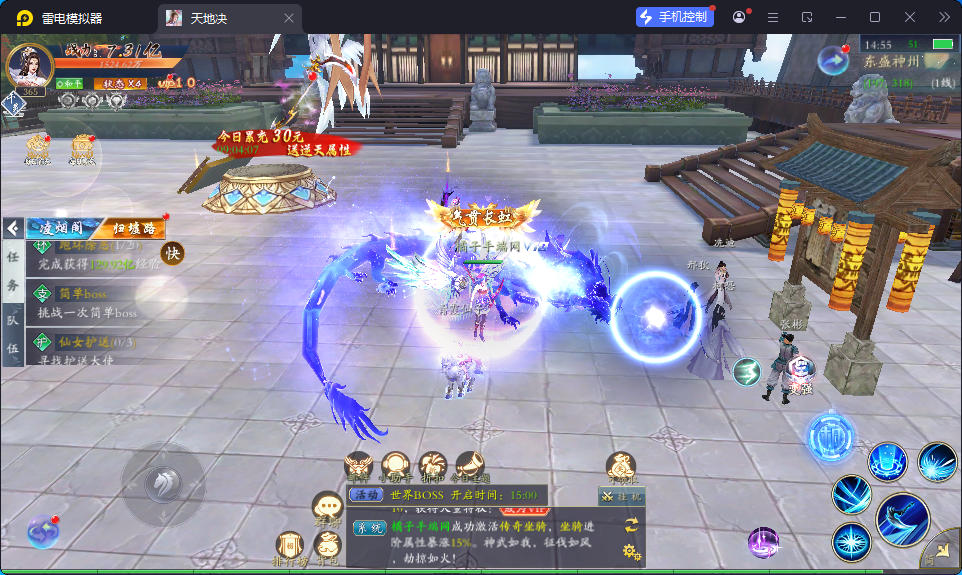The width and height of the screenshot is (962, 575).
Task: Click the 今日累充30元 recharge banner
Action: [x=285, y=142]
